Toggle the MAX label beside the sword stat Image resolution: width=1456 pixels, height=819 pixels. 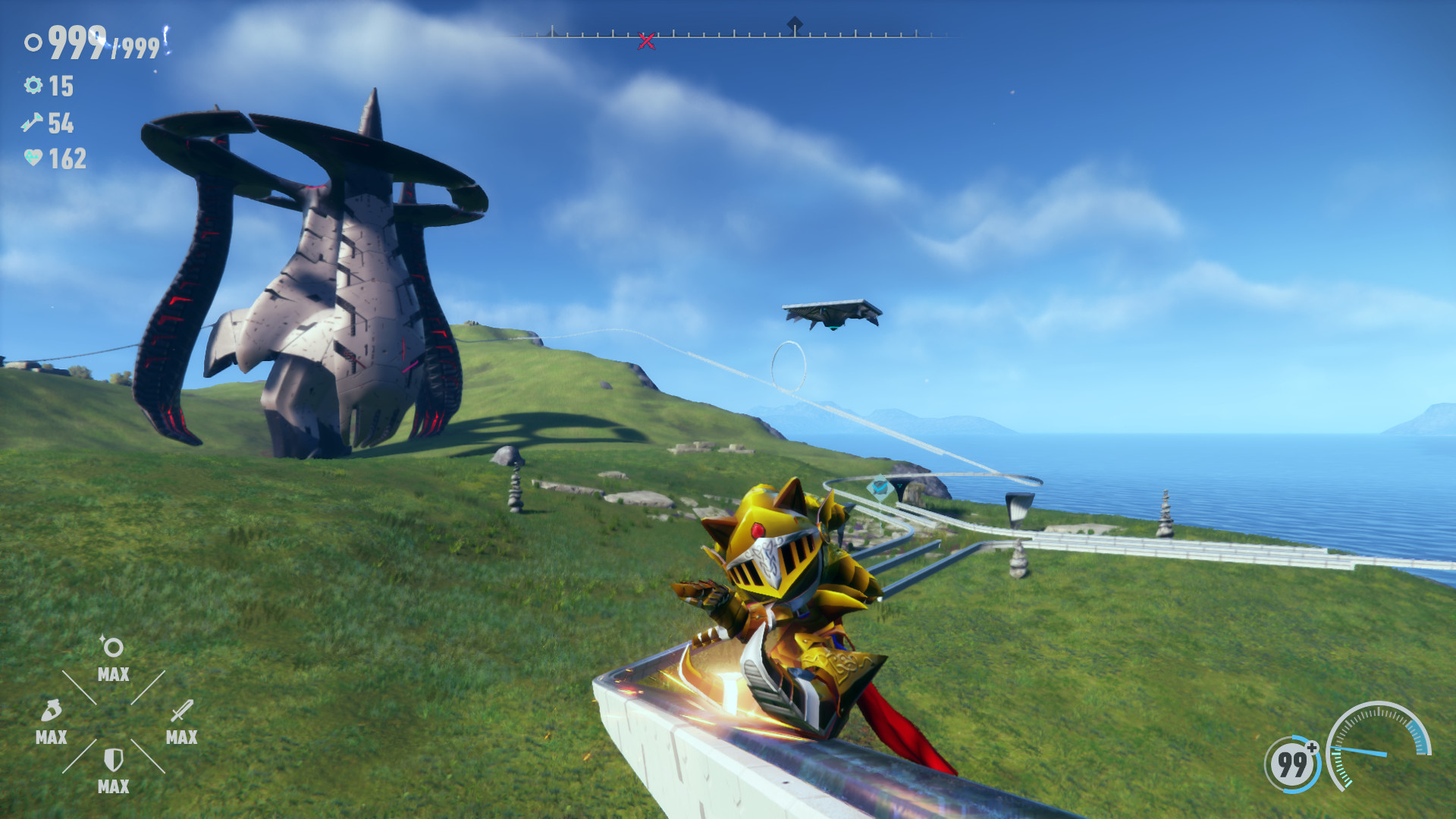click(x=180, y=736)
